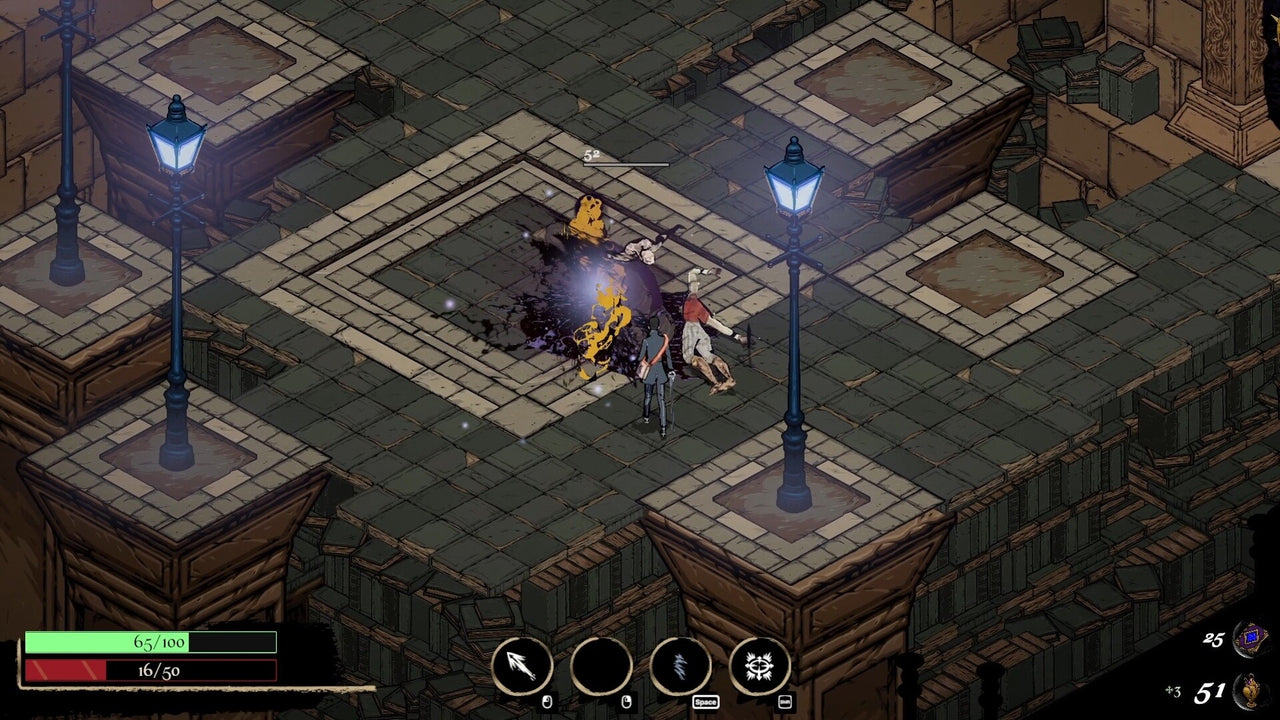Click the 25 grimoire count text
The height and width of the screenshot is (720, 1280).
click(x=1213, y=639)
